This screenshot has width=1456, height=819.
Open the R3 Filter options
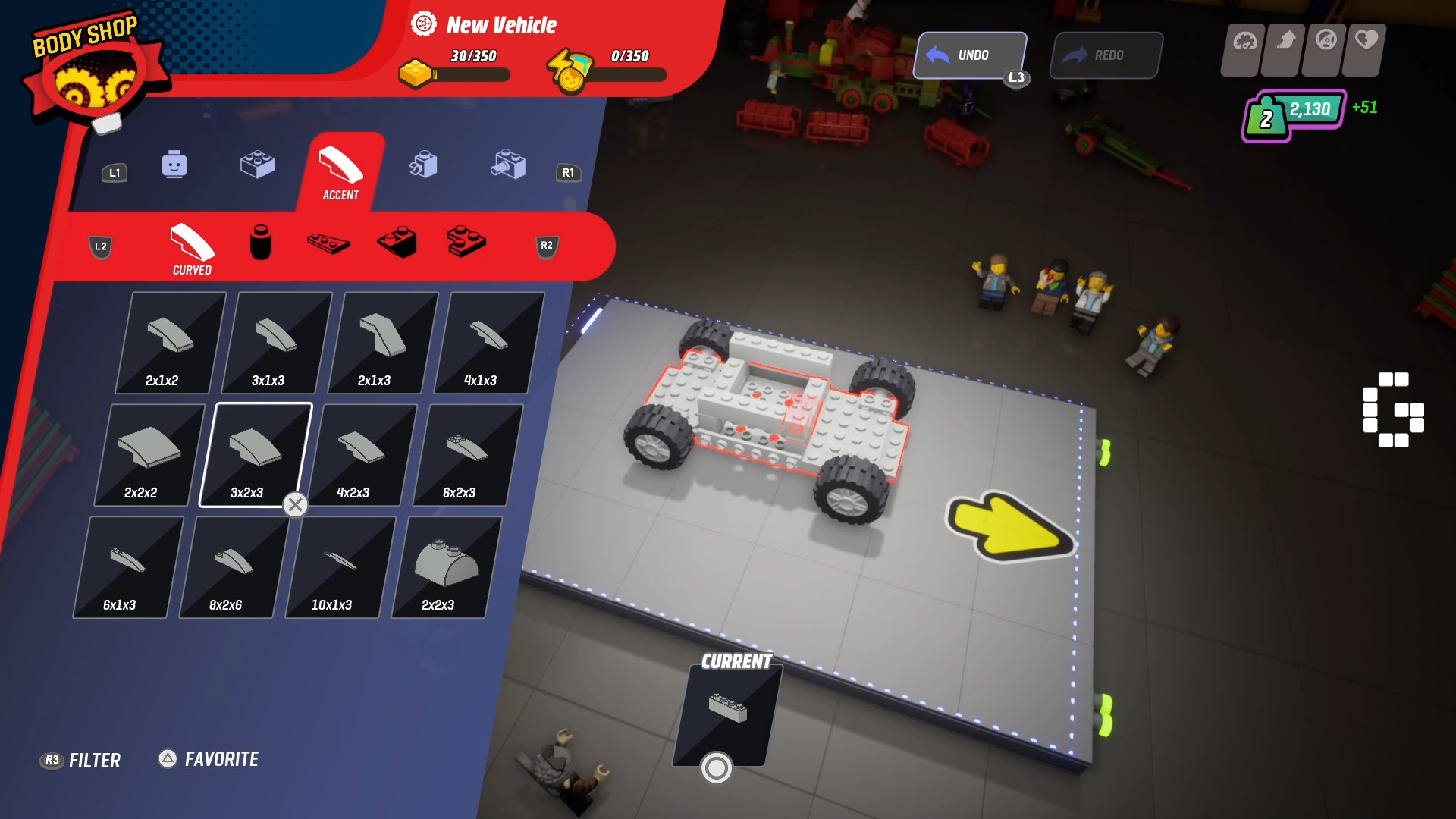click(x=81, y=759)
